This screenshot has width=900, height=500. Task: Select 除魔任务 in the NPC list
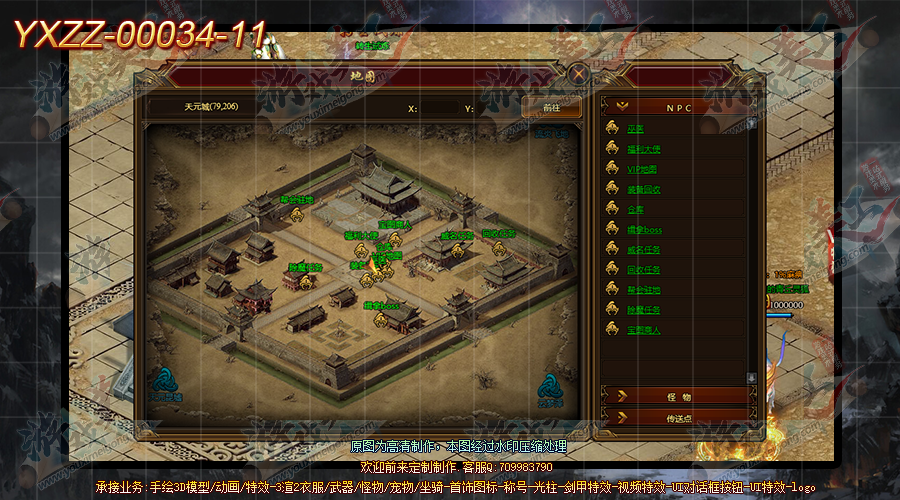point(644,309)
